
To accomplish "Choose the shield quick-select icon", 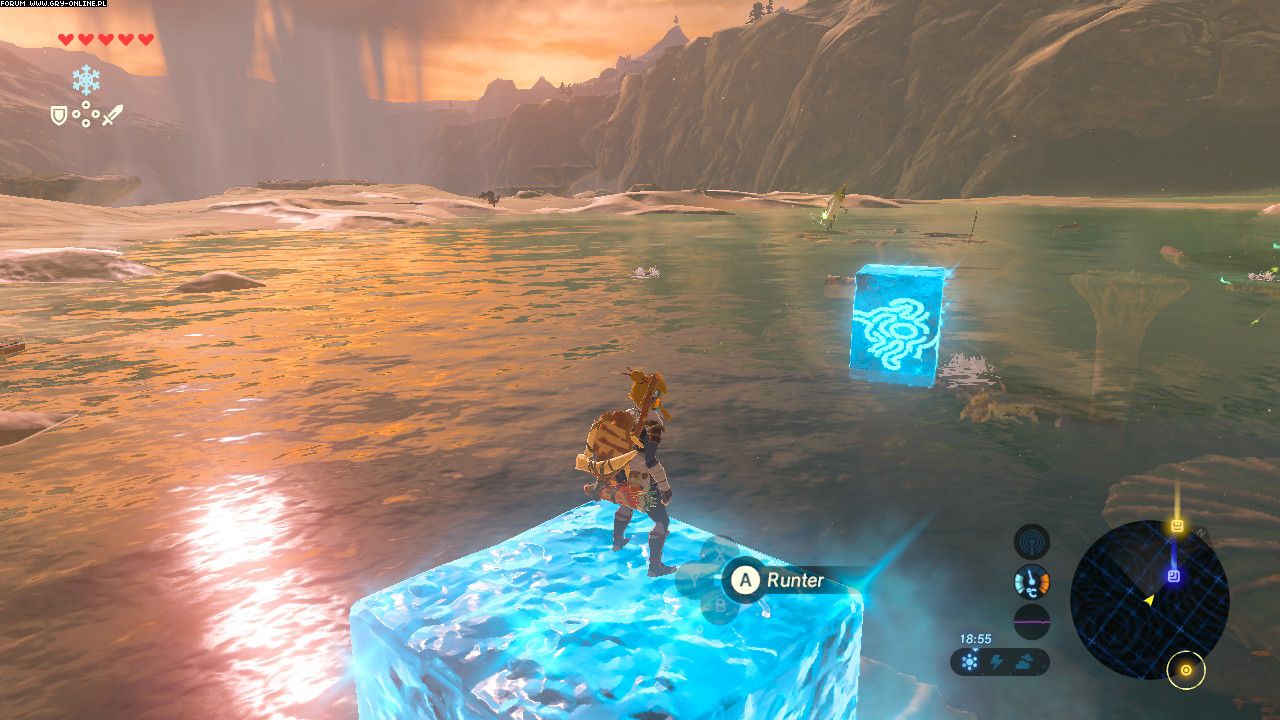I will coord(60,116).
